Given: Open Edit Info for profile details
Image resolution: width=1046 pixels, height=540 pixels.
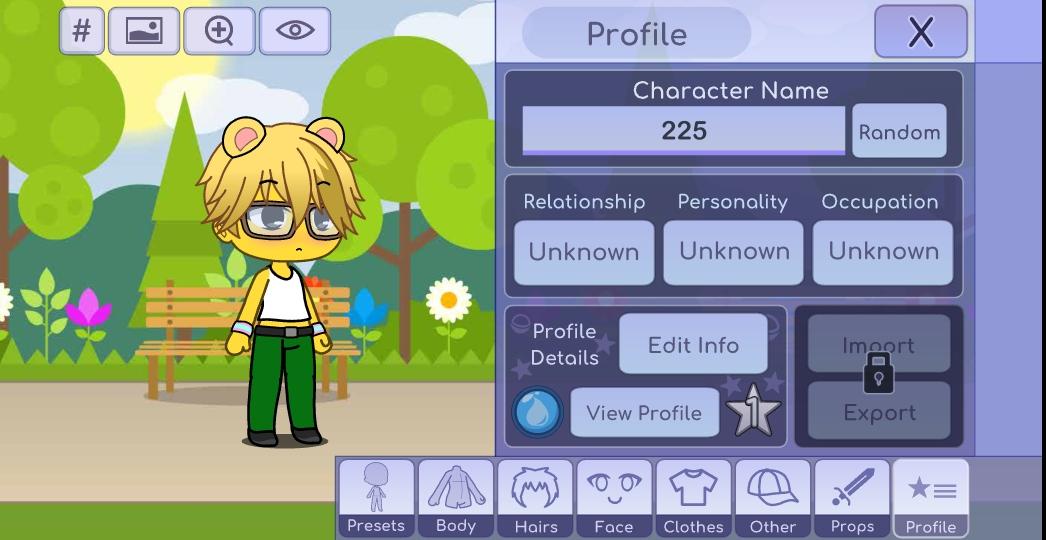Looking at the screenshot, I should pos(693,345).
